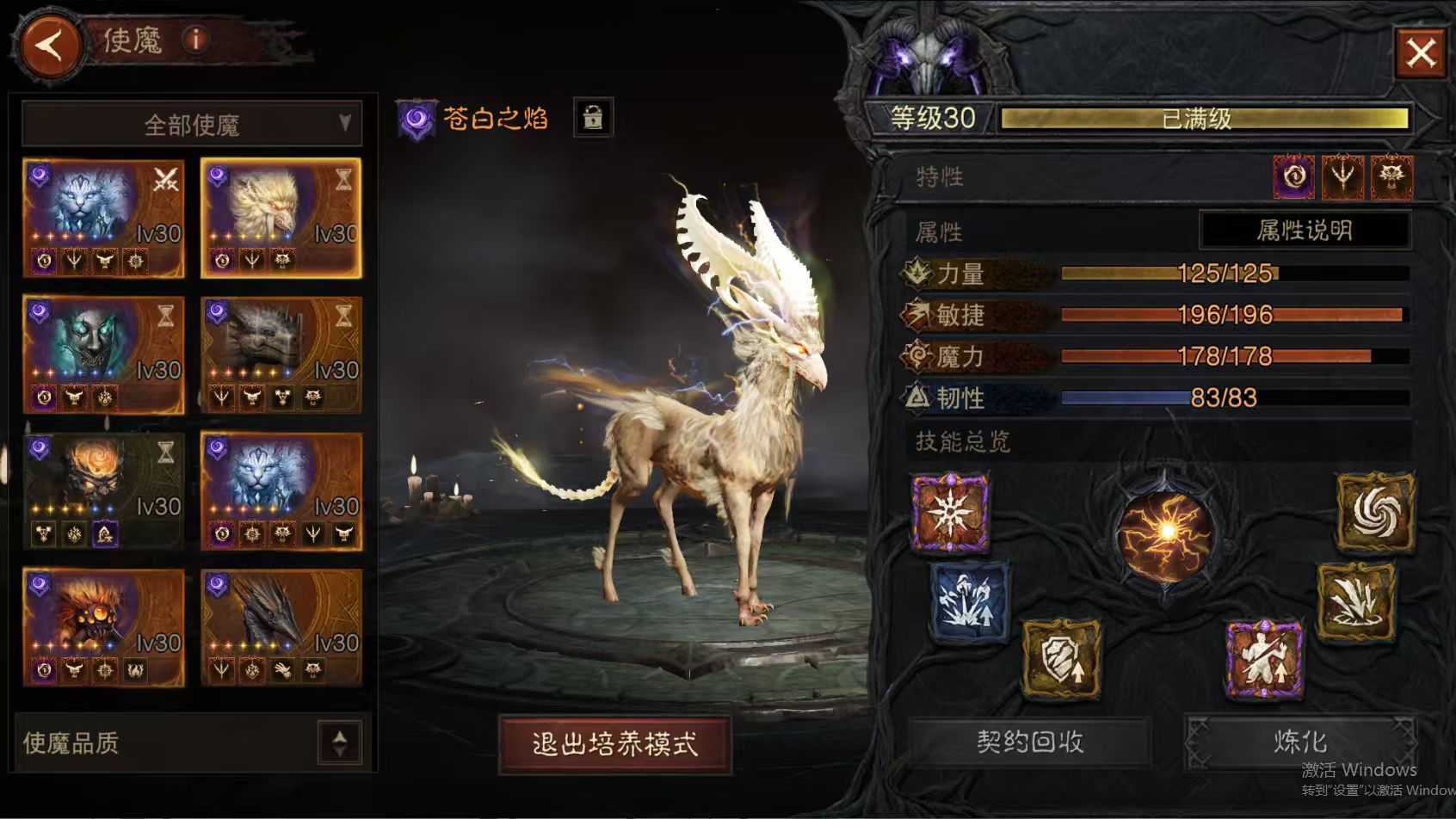This screenshot has height=819, width=1456.
Task: Expand the 全部使魔 filter dropdown
Action: [x=192, y=125]
